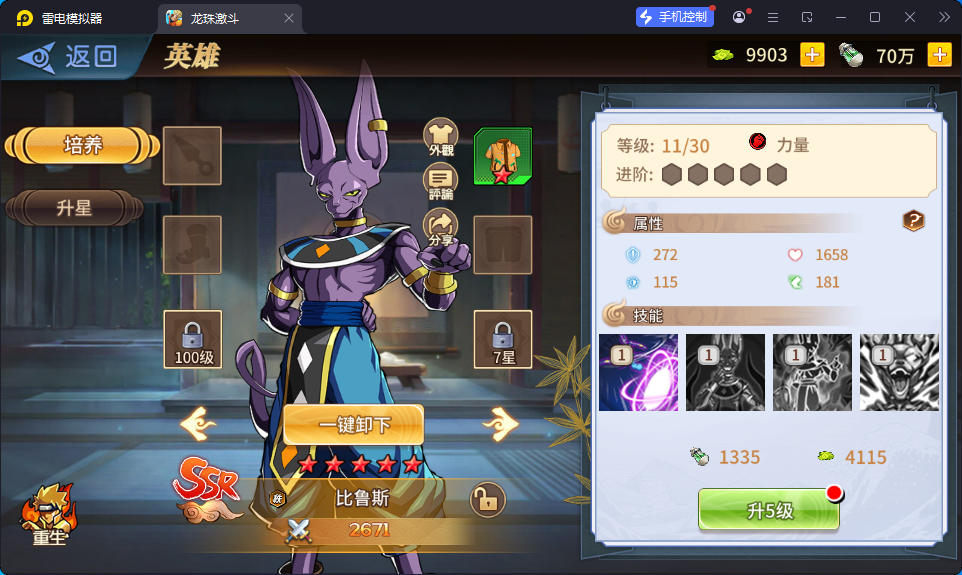Open the 外观 appearance icon

[x=441, y=137]
